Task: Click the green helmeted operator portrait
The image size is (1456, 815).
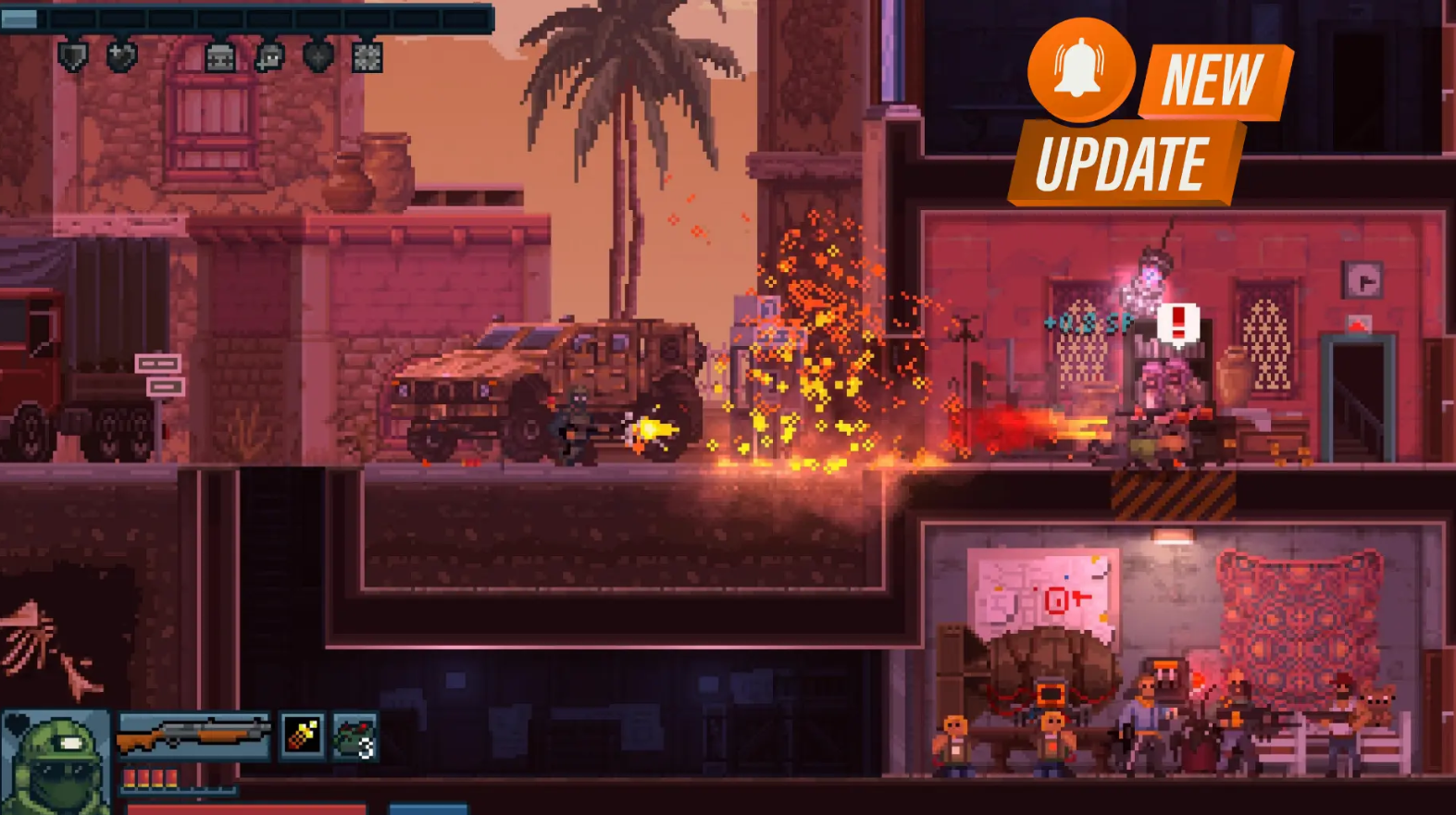Action: pyautogui.click(x=56, y=762)
